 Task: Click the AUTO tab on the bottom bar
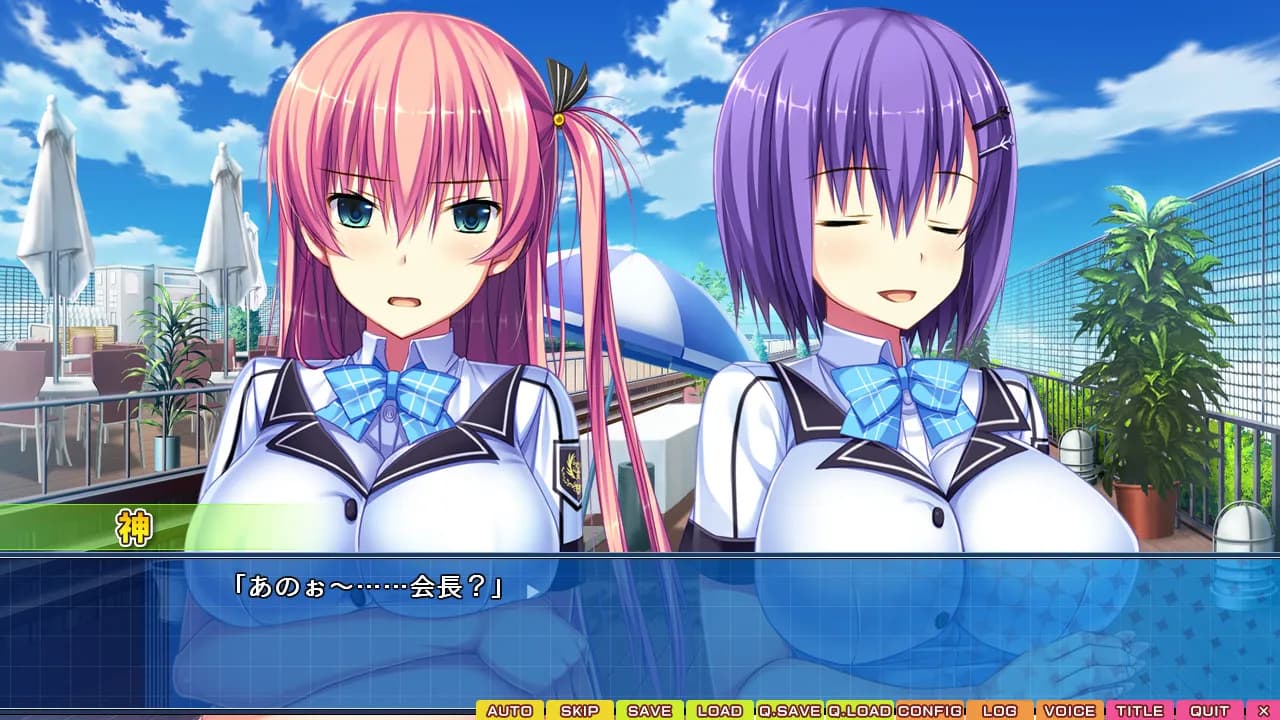[510, 709]
